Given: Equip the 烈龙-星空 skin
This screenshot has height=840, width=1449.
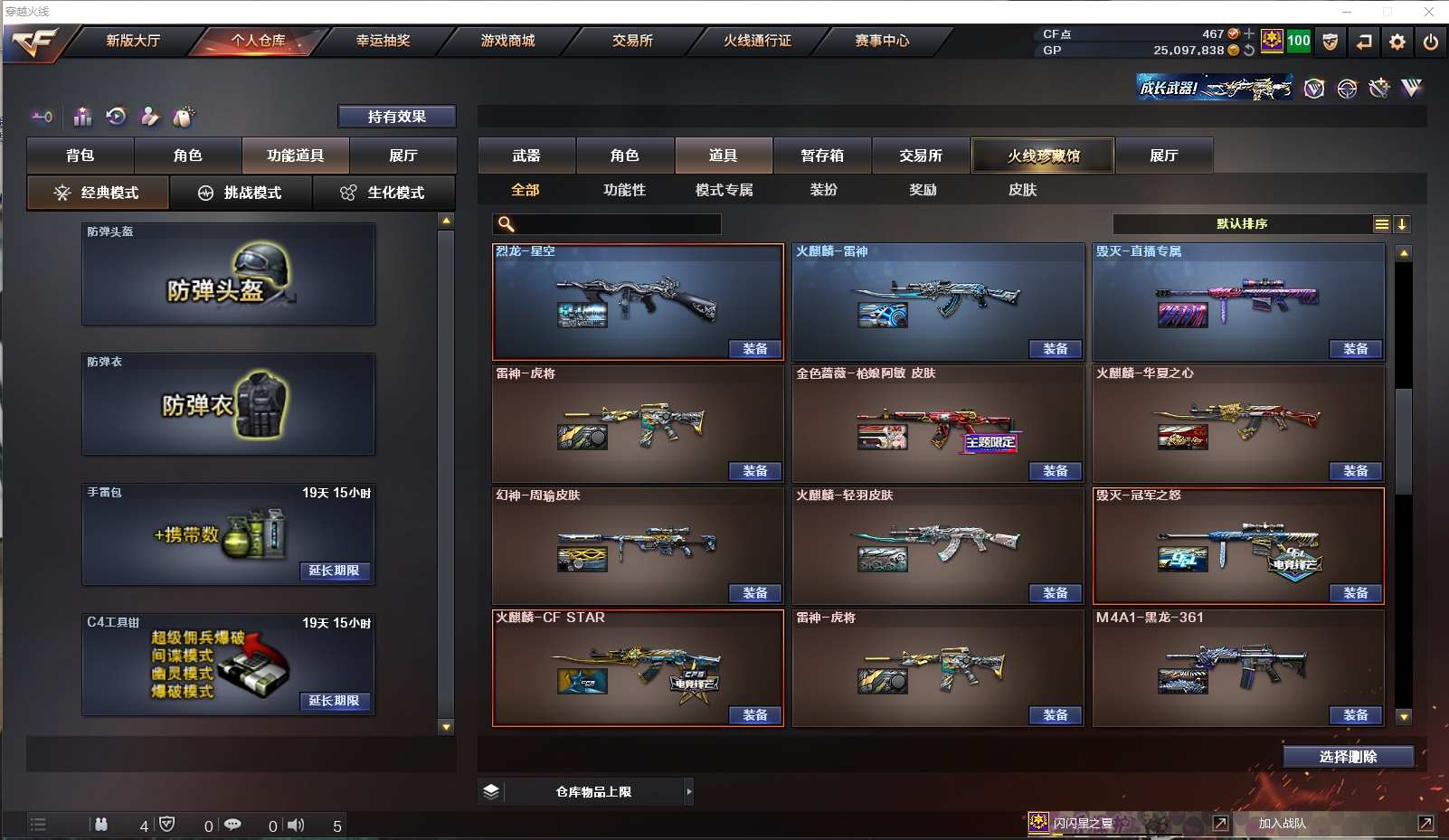Looking at the screenshot, I should (x=755, y=349).
